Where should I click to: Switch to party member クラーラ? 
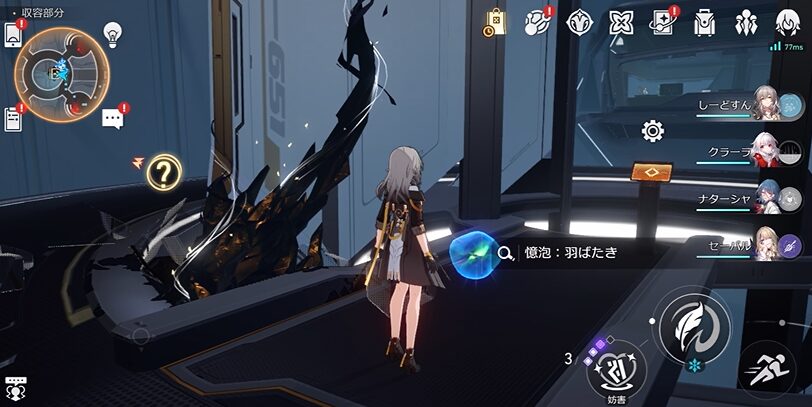point(768,152)
